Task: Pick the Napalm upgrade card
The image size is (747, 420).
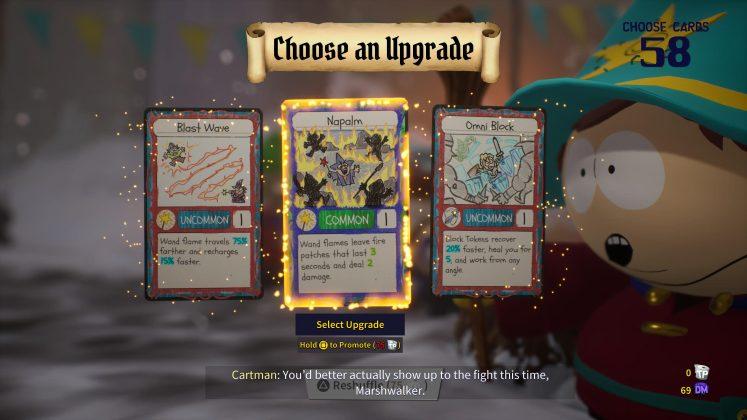Action: pyautogui.click(x=345, y=203)
